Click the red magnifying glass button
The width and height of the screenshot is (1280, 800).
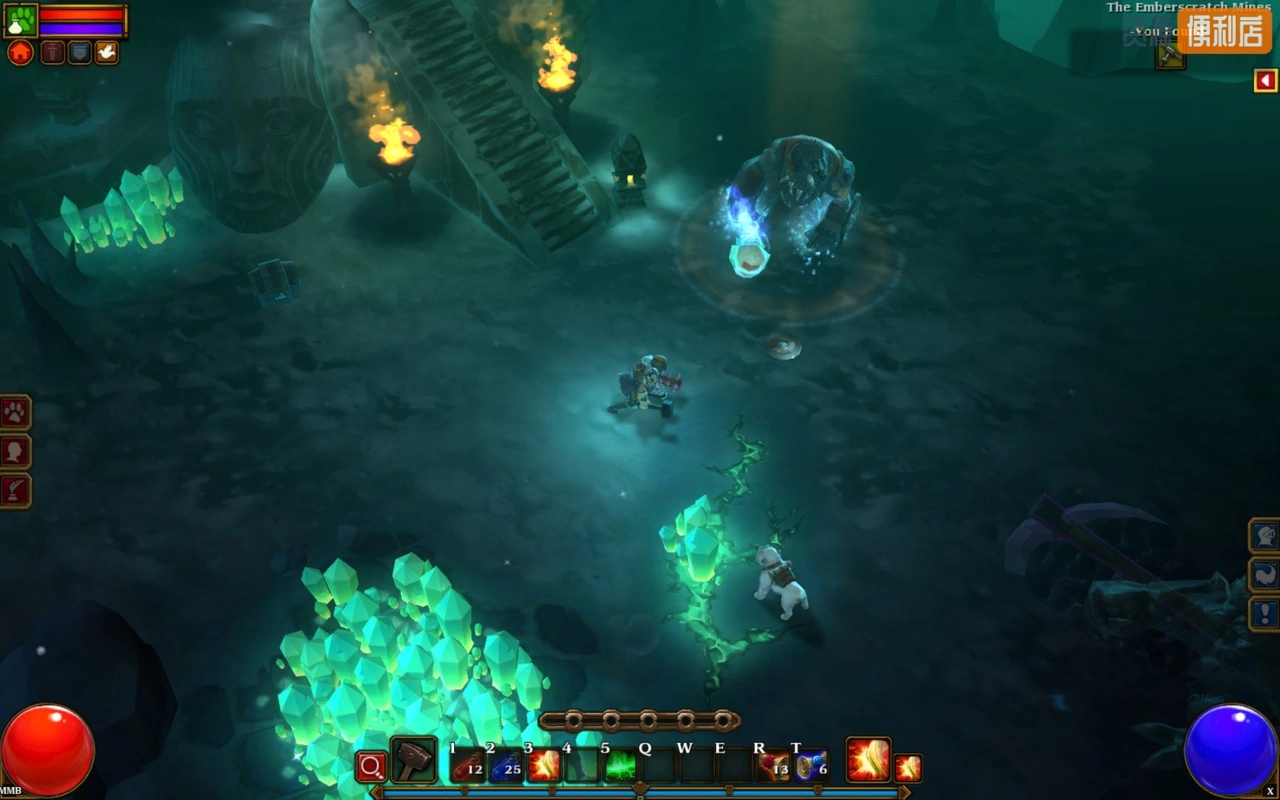(371, 767)
